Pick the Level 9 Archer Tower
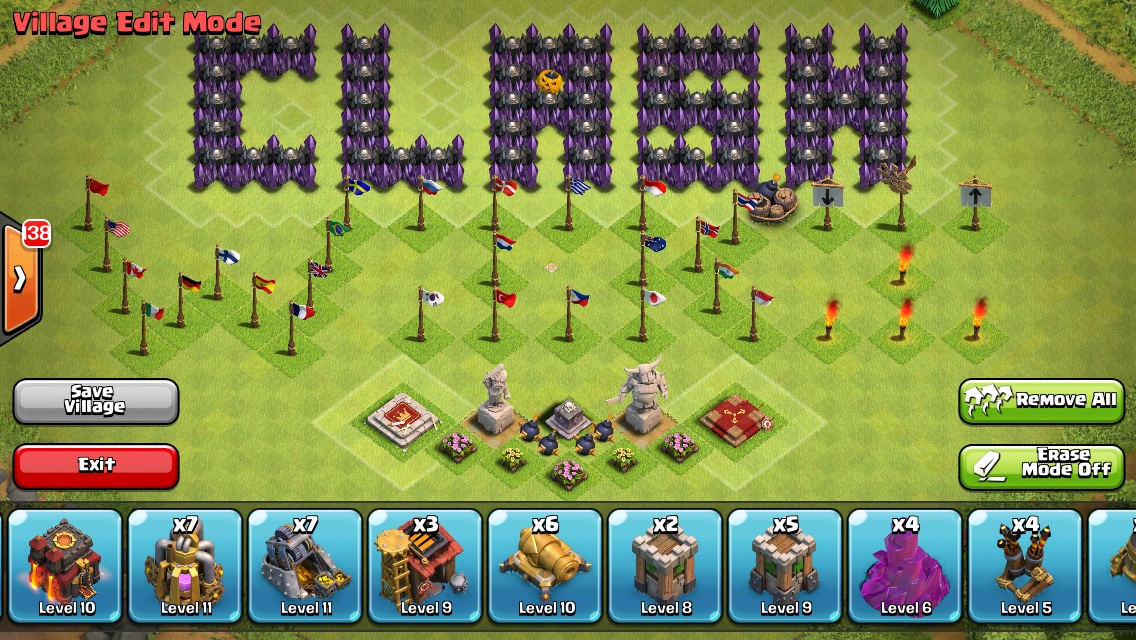 [786, 565]
